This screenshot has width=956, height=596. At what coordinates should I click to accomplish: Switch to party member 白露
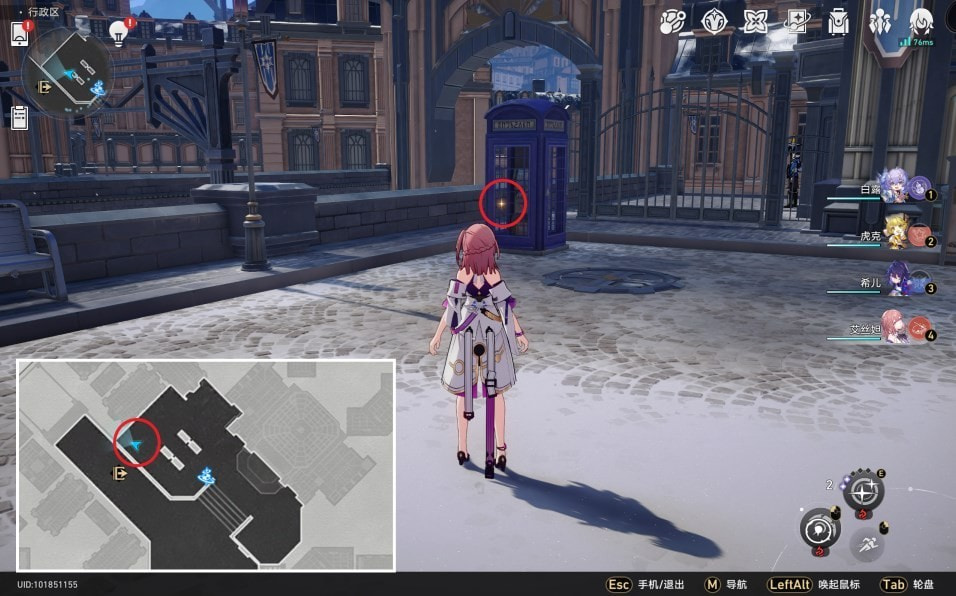point(896,188)
